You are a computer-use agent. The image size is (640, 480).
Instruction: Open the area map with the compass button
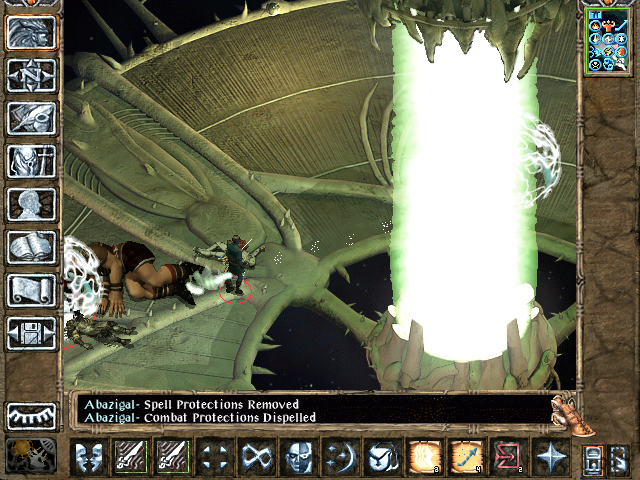pyautogui.click(x=31, y=75)
